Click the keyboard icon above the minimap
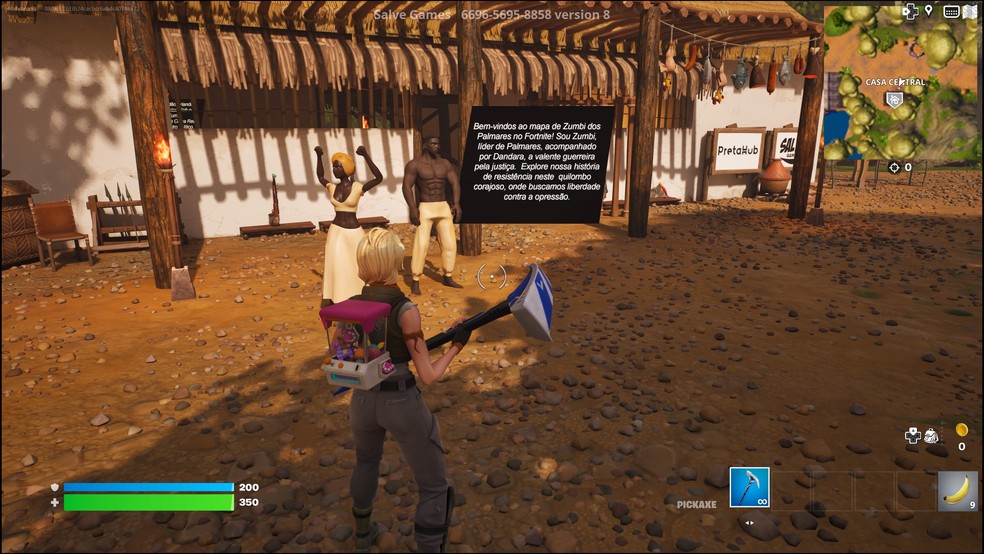 click(950, 11)
